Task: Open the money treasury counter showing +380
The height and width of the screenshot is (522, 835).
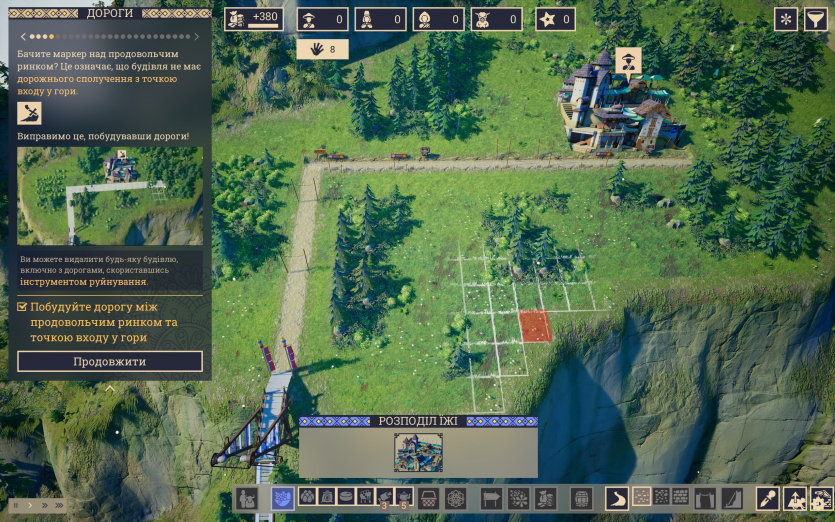Action: (254, 19)
